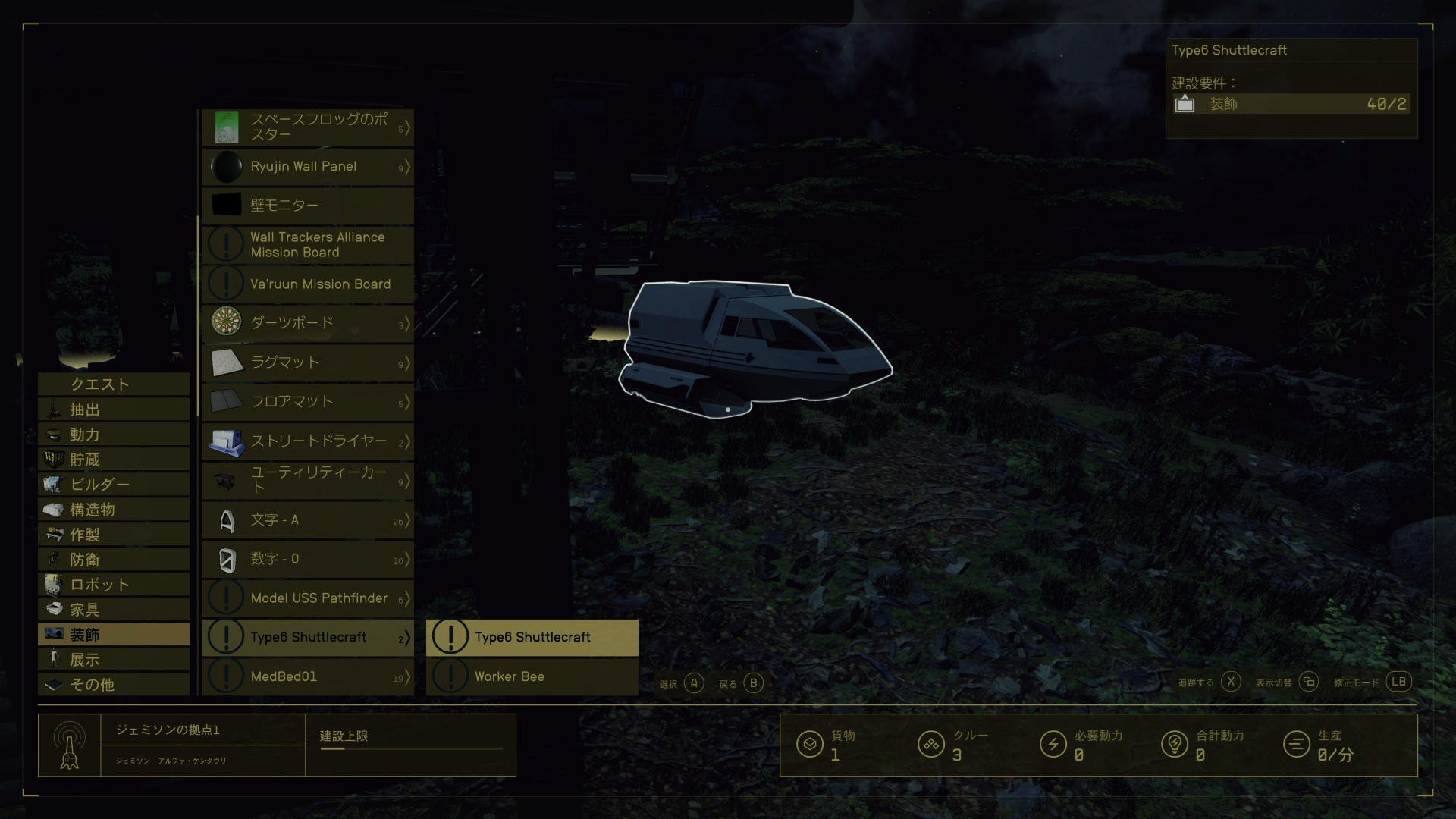Image resolution: width=1456 pixels, height=819 pixels.
Task: Switch to the 動力 category
Action: pyautogui.click(x=114, y=435)
